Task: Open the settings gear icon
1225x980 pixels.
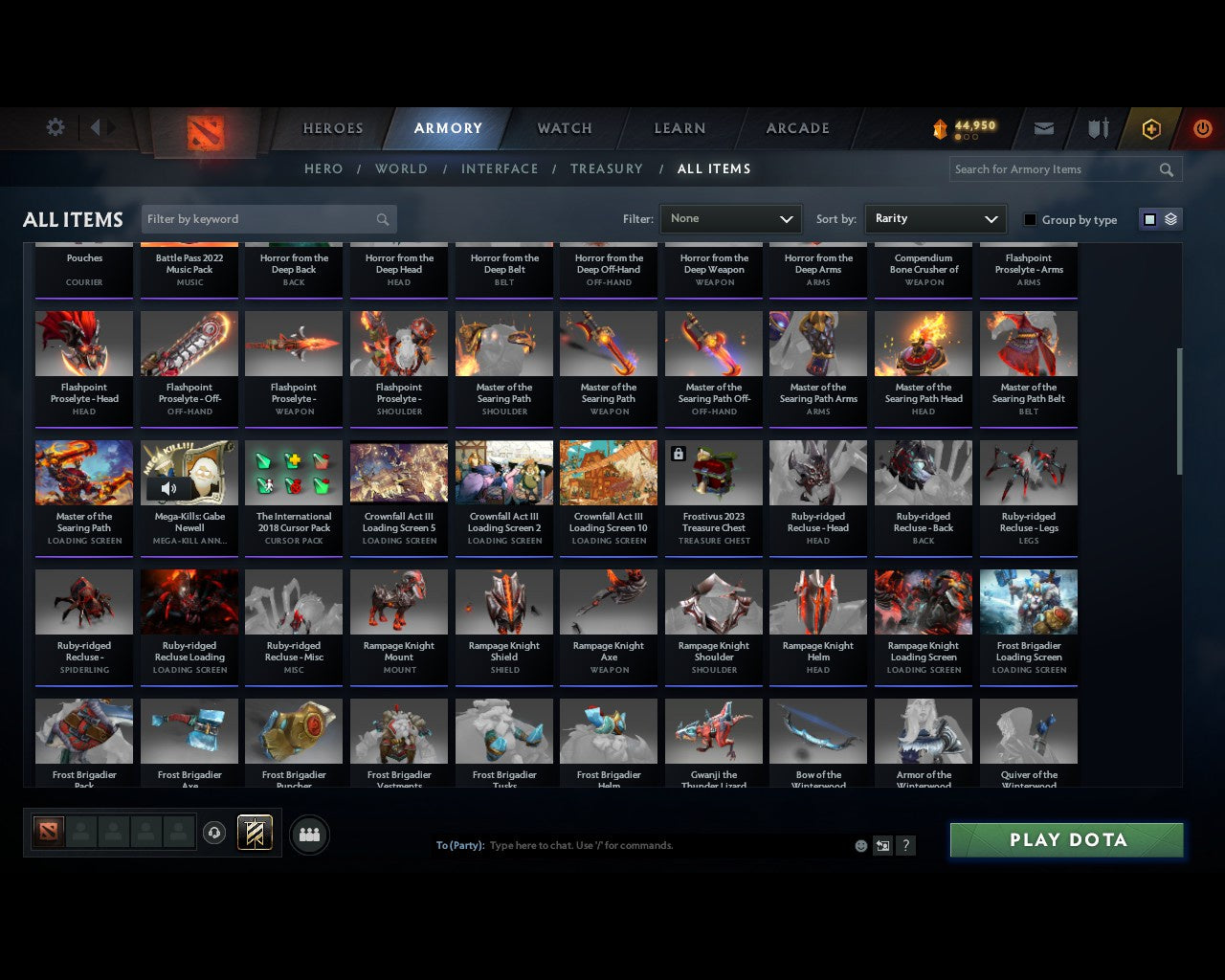Action: pyautogui.click(x=55, y=127)
